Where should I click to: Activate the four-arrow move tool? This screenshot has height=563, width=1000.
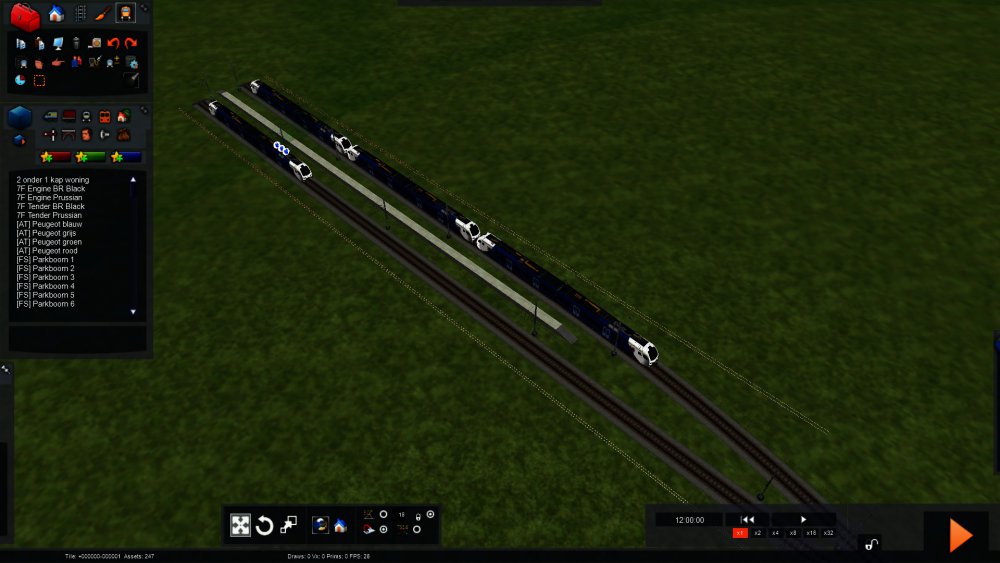pos(241,525)
